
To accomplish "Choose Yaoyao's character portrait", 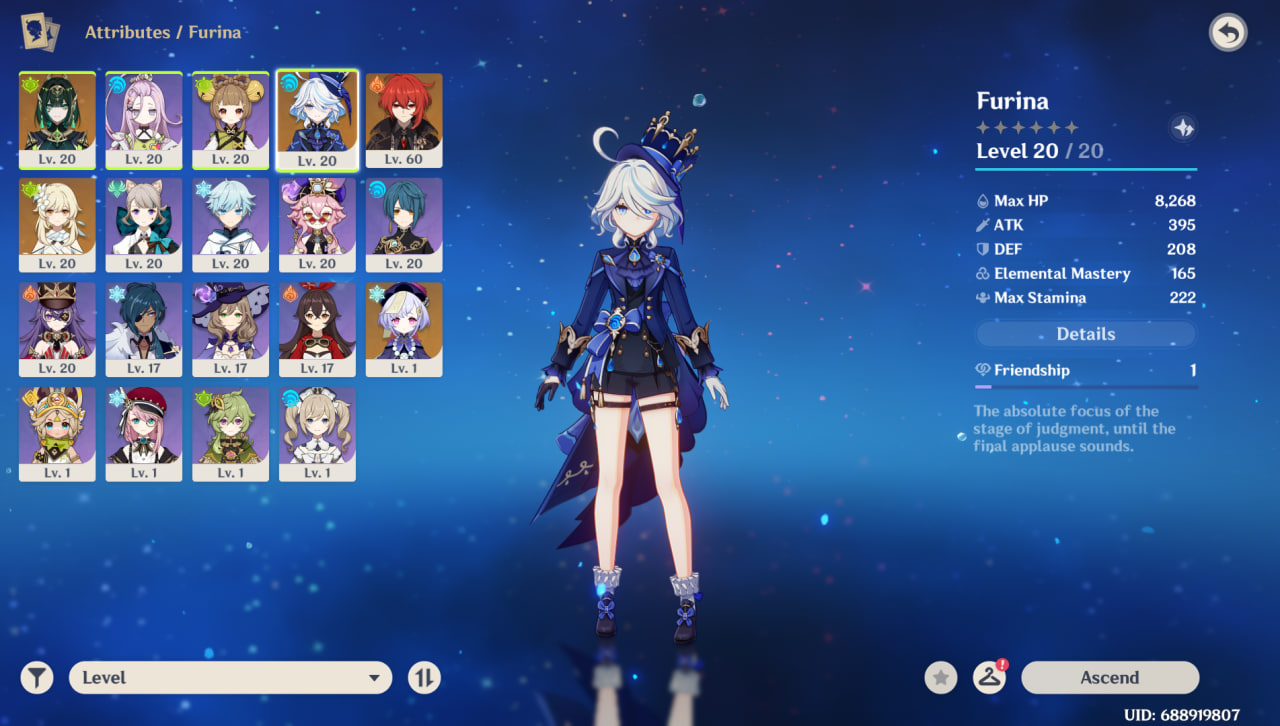I will click(230, 119).
